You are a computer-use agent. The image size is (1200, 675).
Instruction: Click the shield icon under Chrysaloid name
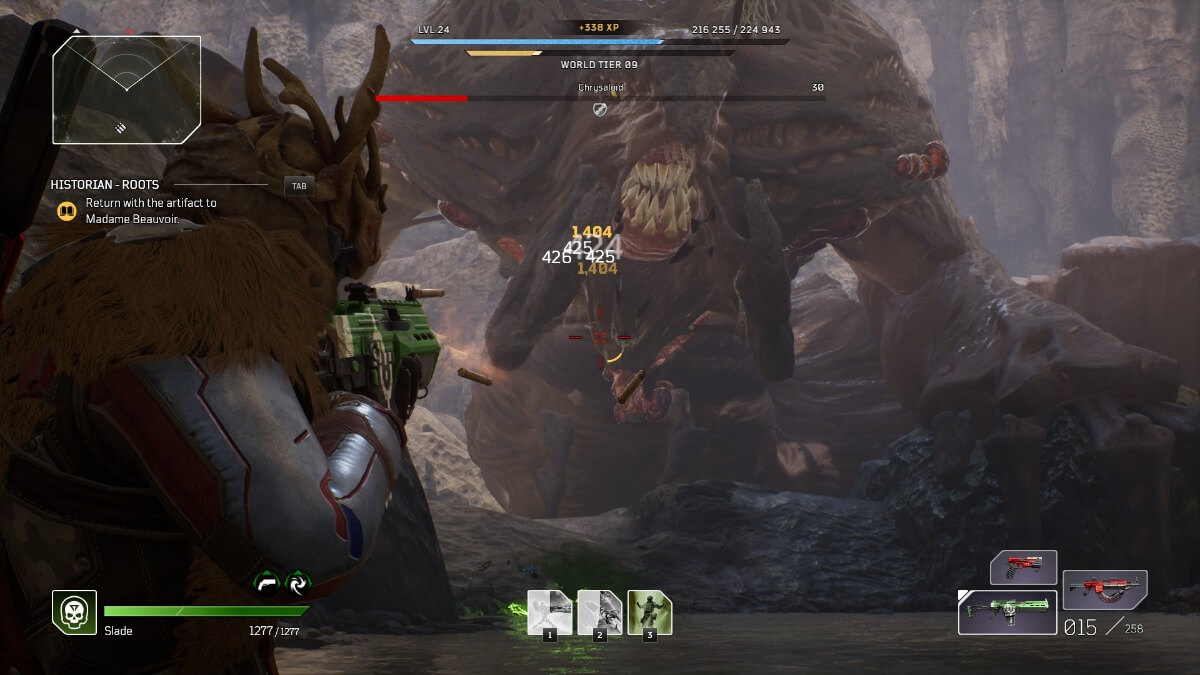[x=600, y=108]
